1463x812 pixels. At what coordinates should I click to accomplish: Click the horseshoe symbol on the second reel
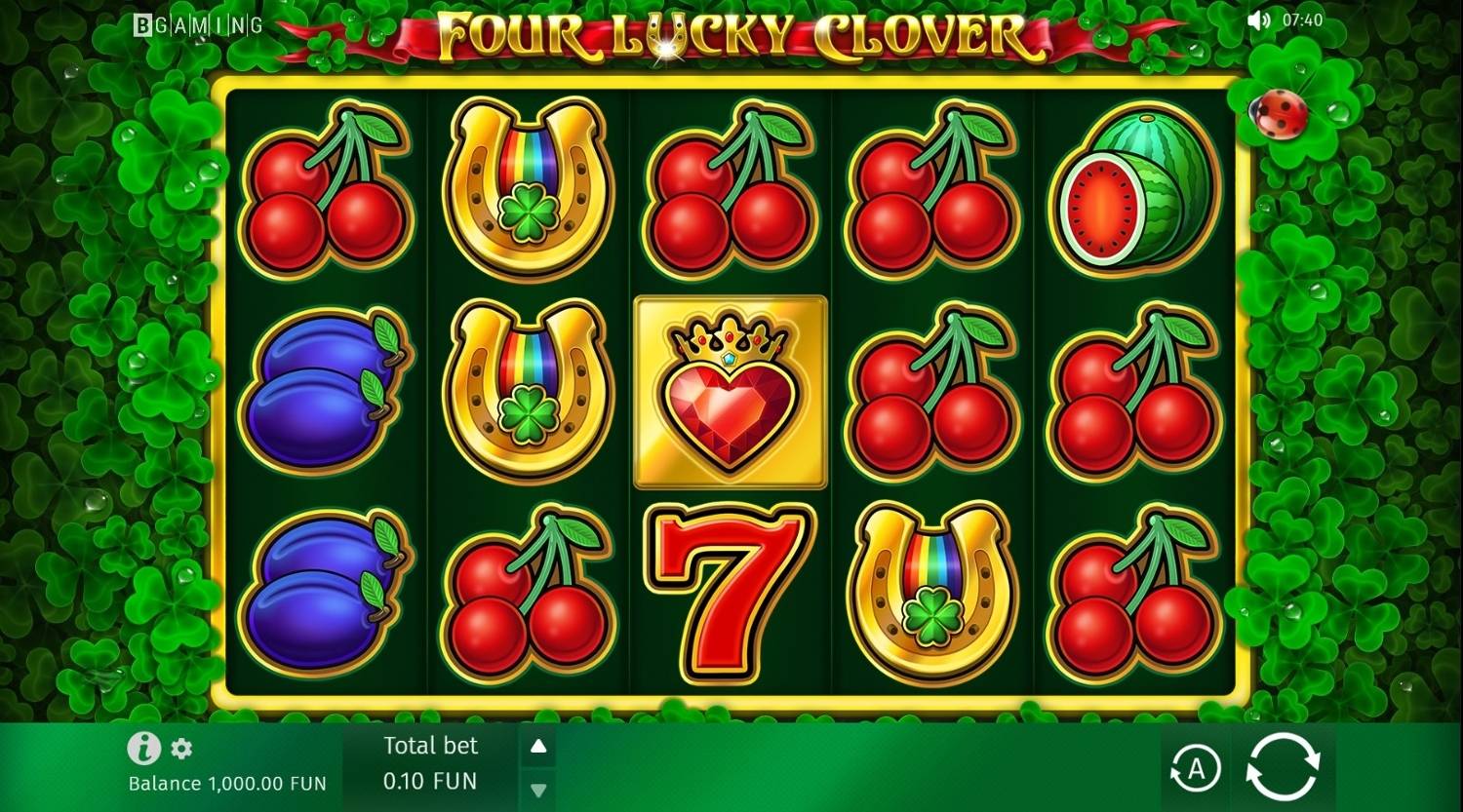coord(527,190)
